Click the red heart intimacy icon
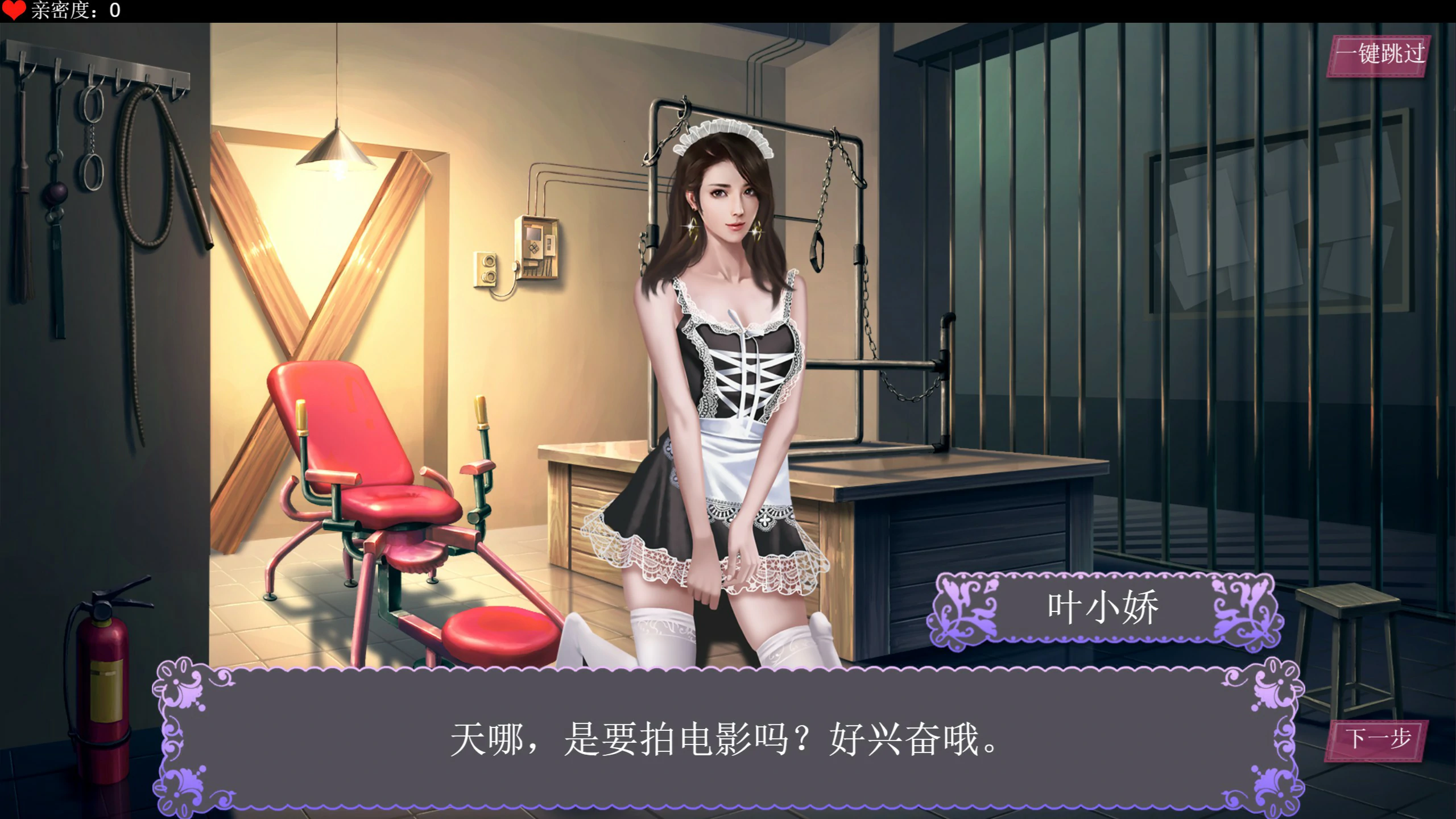The height and width of the screenshot is (819, 1456). (14, 10)
